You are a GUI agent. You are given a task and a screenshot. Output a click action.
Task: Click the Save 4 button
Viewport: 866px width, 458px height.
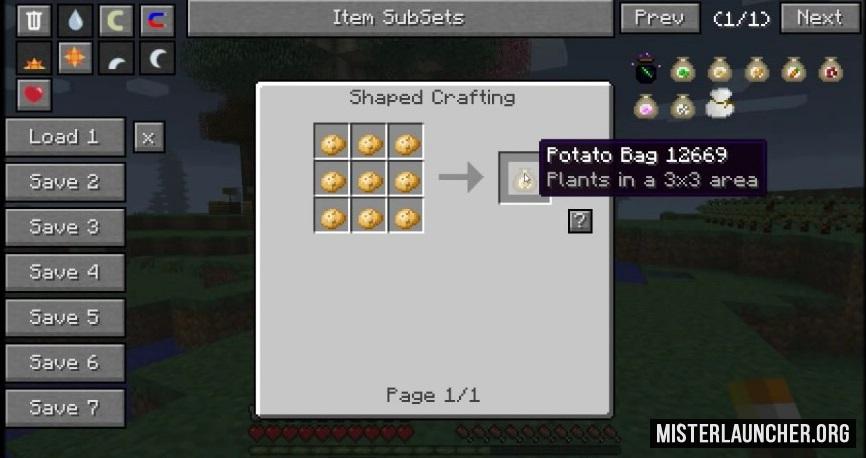tap(65, 272)
